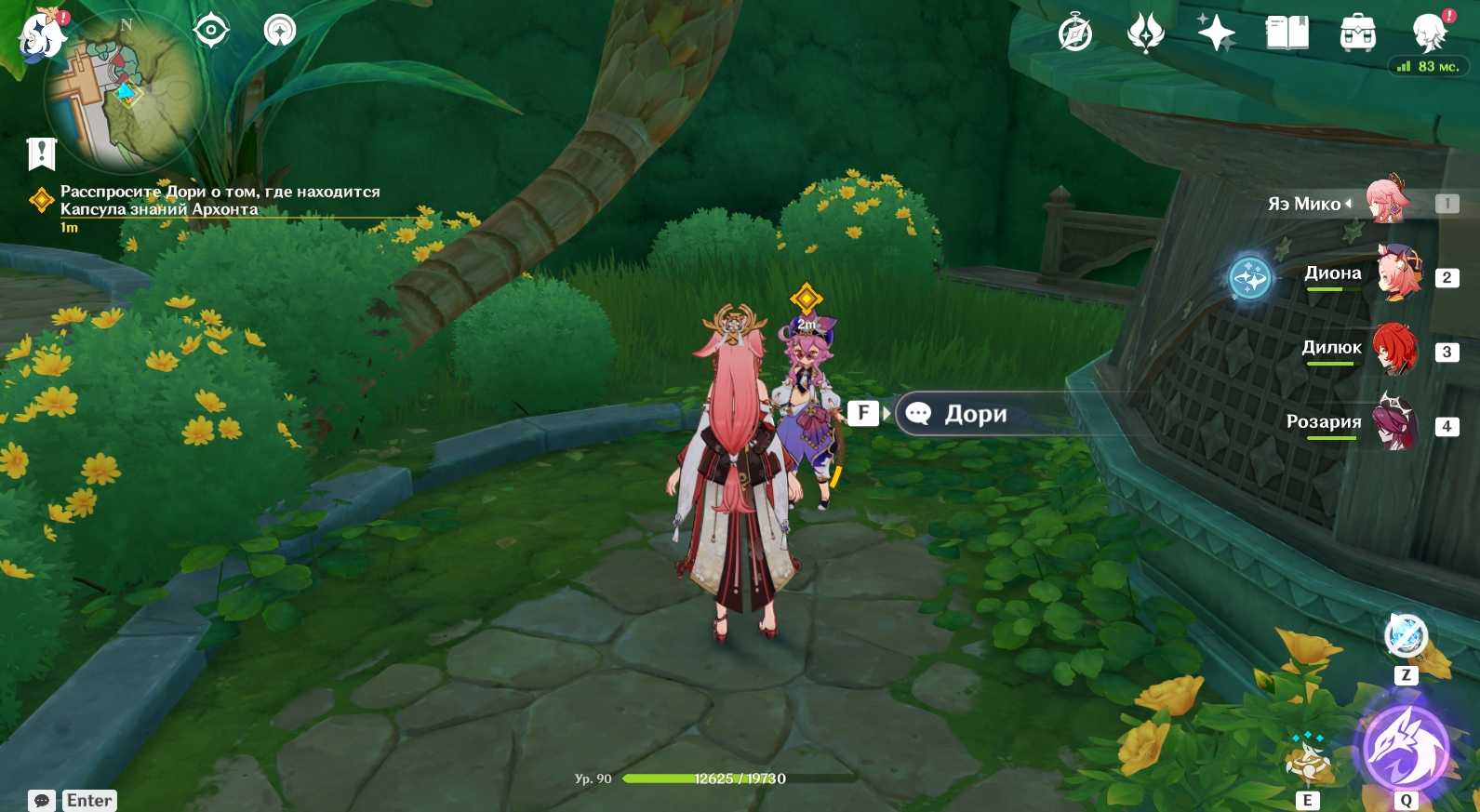Switch to party member Розария
Screen dimensions: 1480x812
1395,423
